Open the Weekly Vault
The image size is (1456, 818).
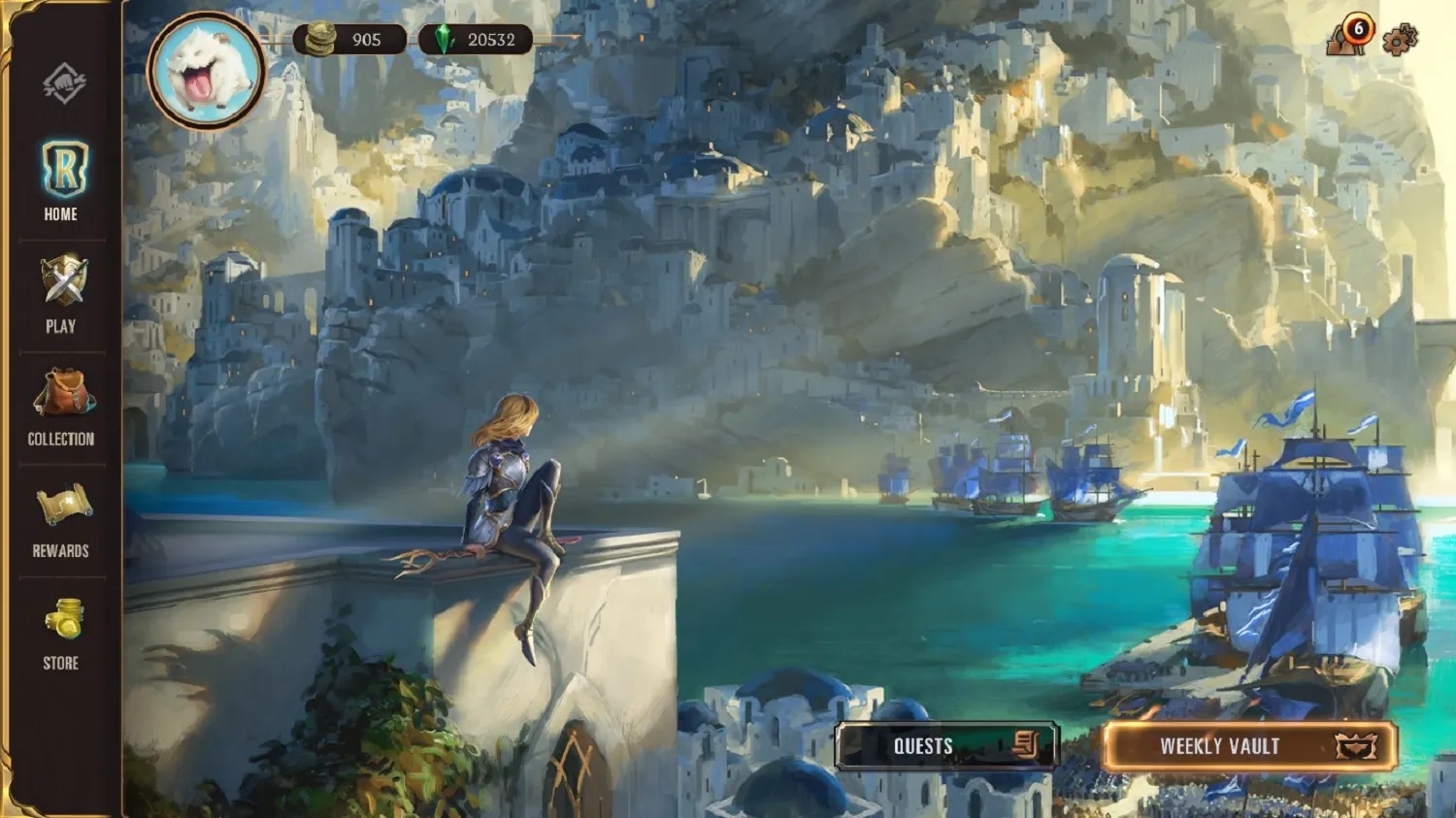pyautogui.click(x=1249, y=746)
